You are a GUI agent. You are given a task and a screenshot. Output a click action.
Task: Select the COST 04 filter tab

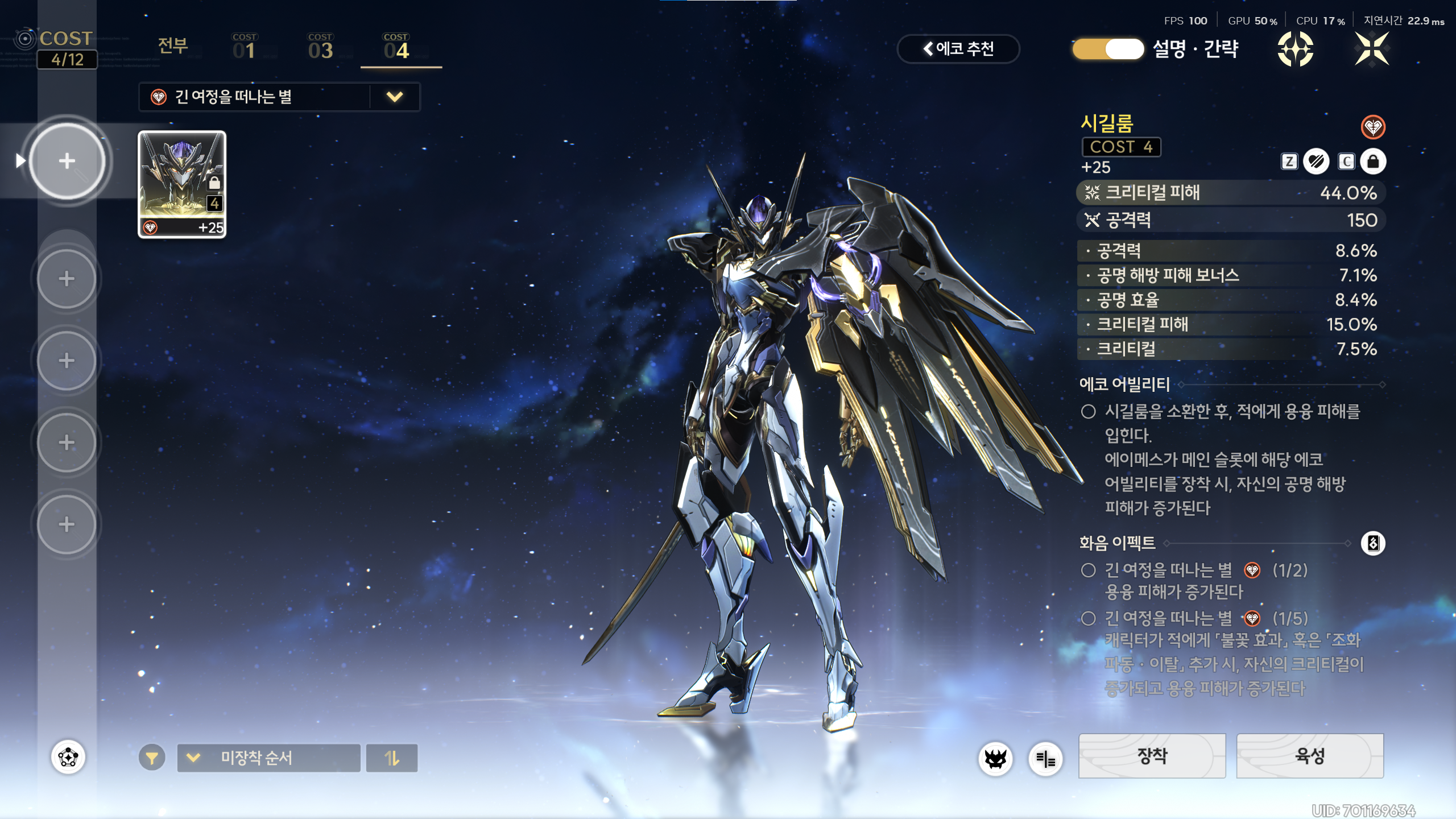(396, 47)
